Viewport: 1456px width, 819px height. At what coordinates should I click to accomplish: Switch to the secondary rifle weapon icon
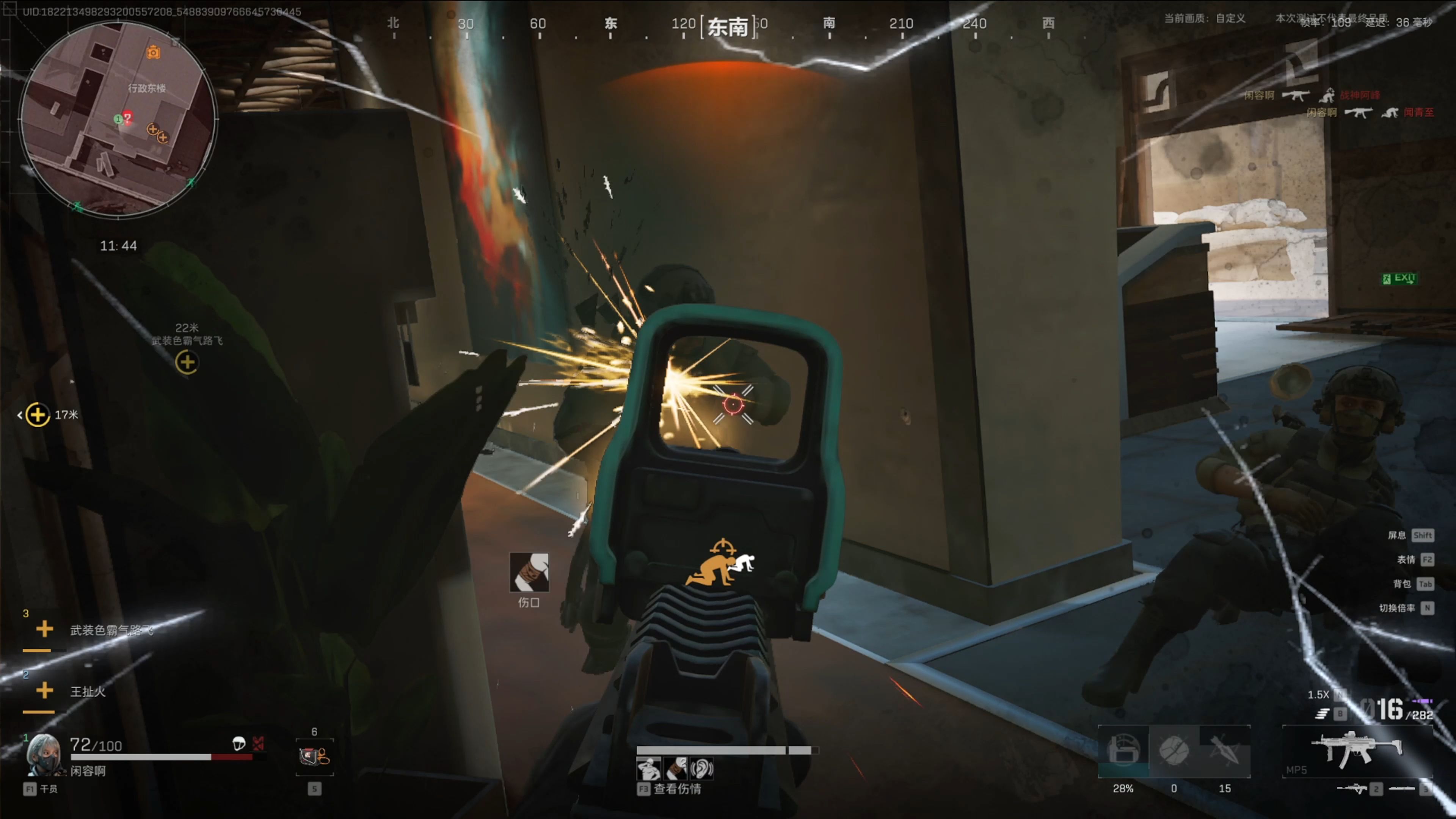tap(1352, 789)
